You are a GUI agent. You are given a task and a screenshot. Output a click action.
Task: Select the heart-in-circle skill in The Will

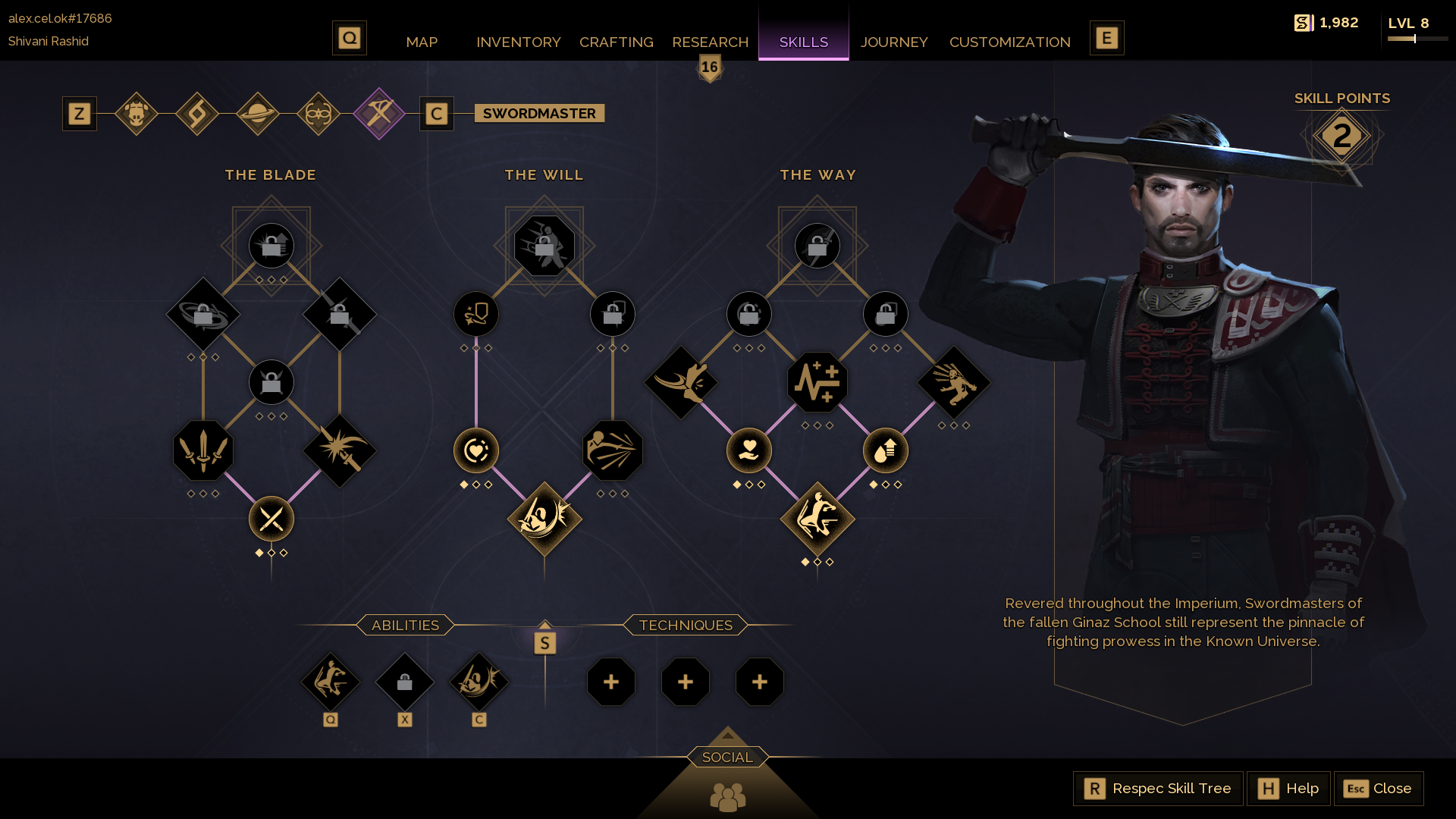pyautogui.click(x=476, y=450)
